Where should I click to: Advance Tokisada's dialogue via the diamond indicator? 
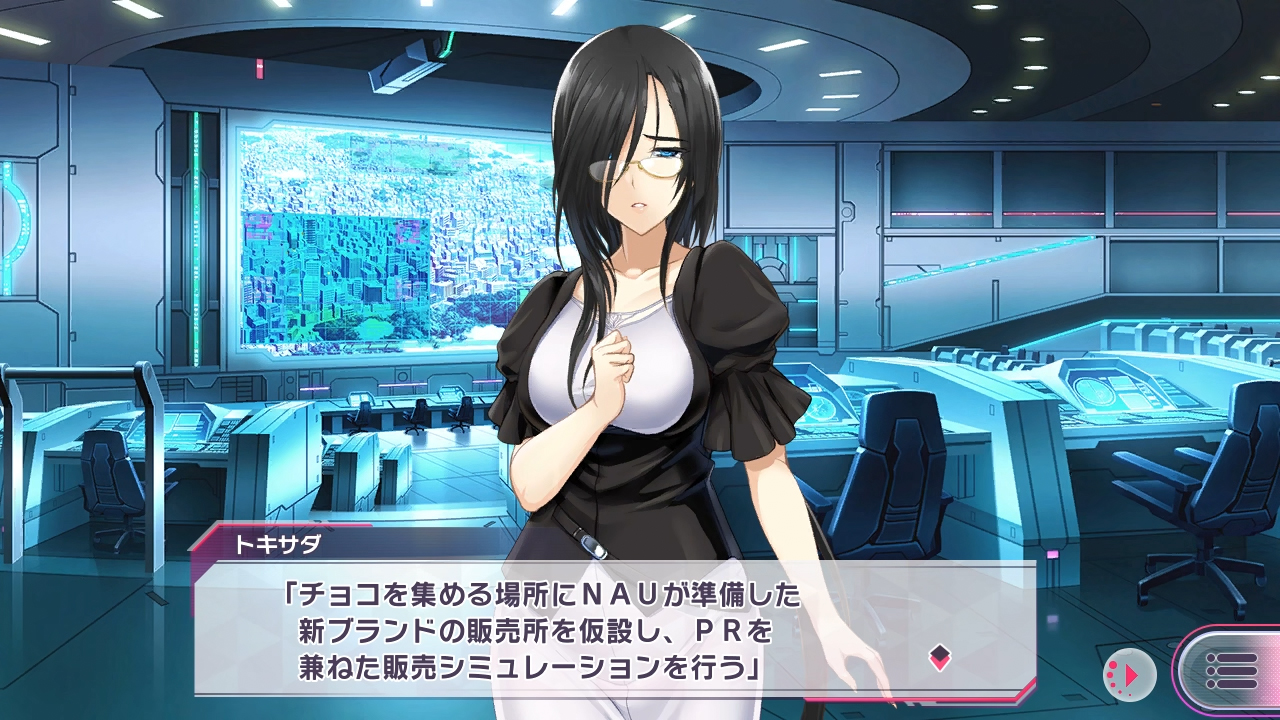(x=939, y=657)
